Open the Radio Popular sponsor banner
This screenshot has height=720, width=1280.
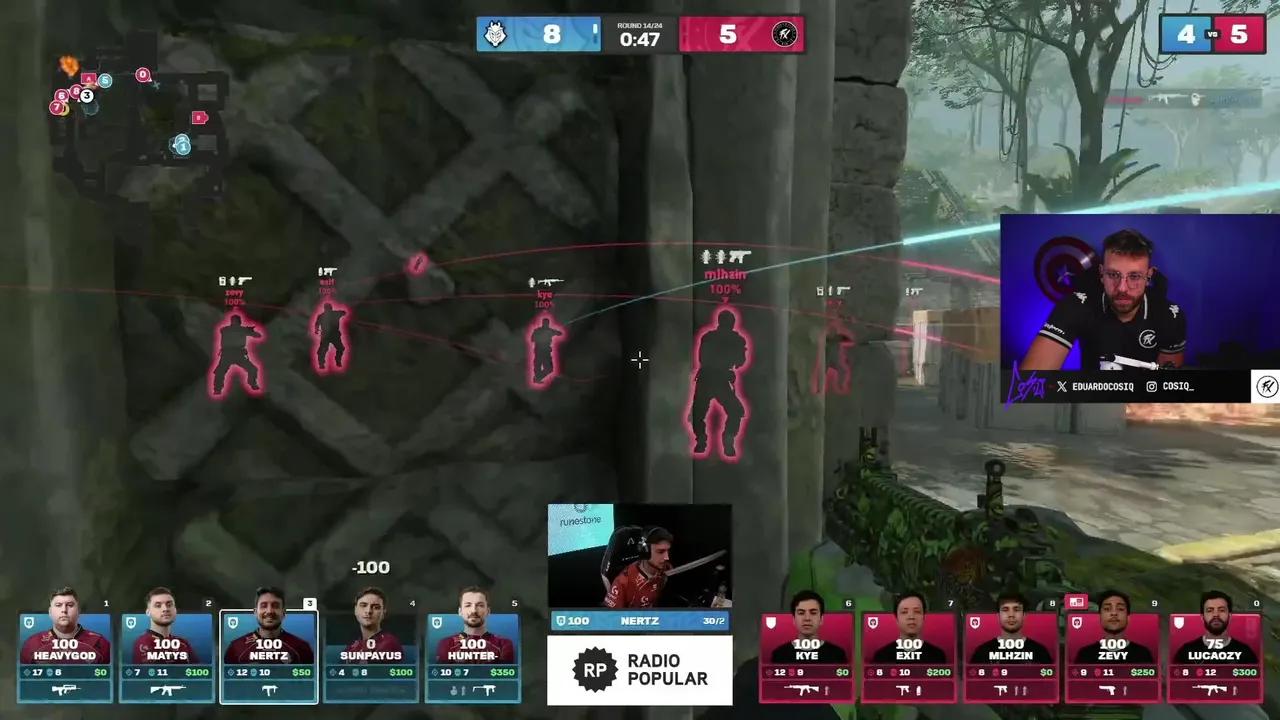tap(639, 670)
